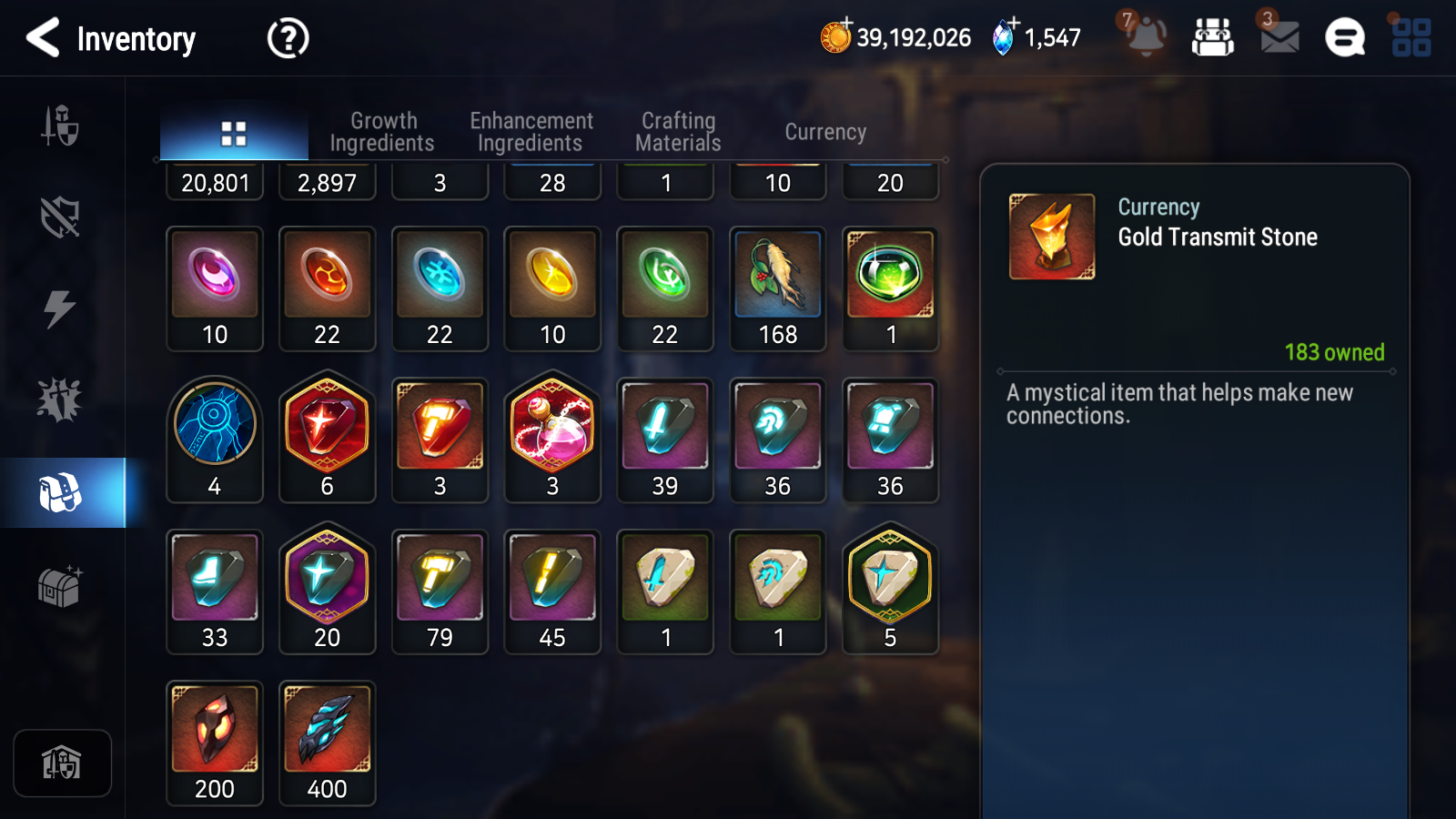The height and width of the screenshot is (819, 1456).
Task: Add more gold via the coin icon
Action: (835, 36)
